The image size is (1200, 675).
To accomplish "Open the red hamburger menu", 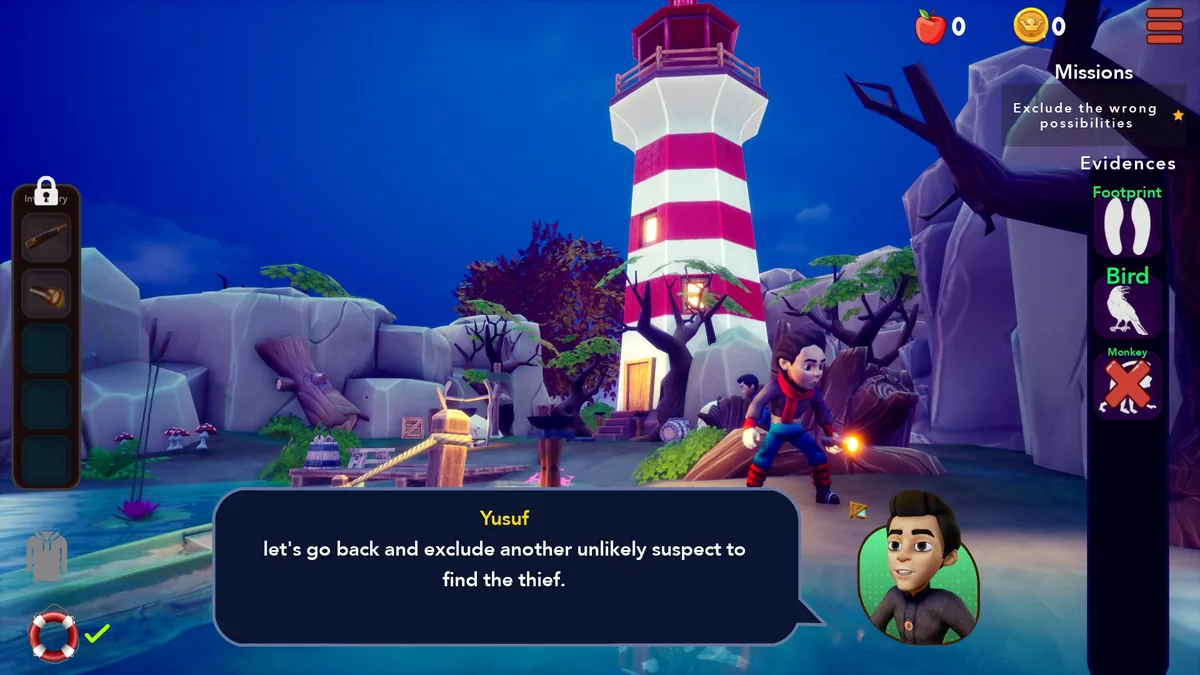I will tap(1164, 26).
